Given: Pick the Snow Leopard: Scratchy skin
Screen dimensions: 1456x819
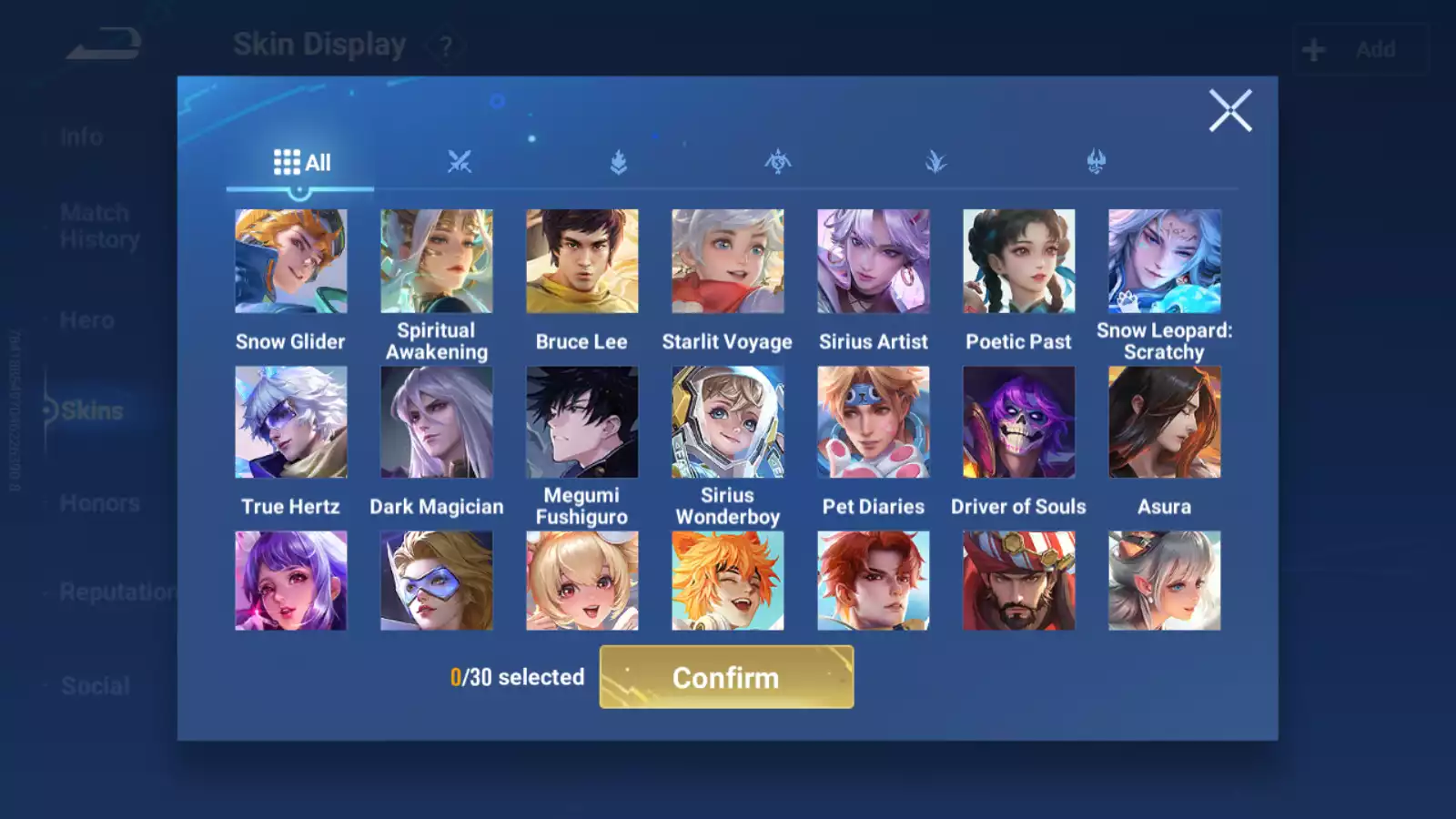Looking at the screenshot, I should point(1164,261).
